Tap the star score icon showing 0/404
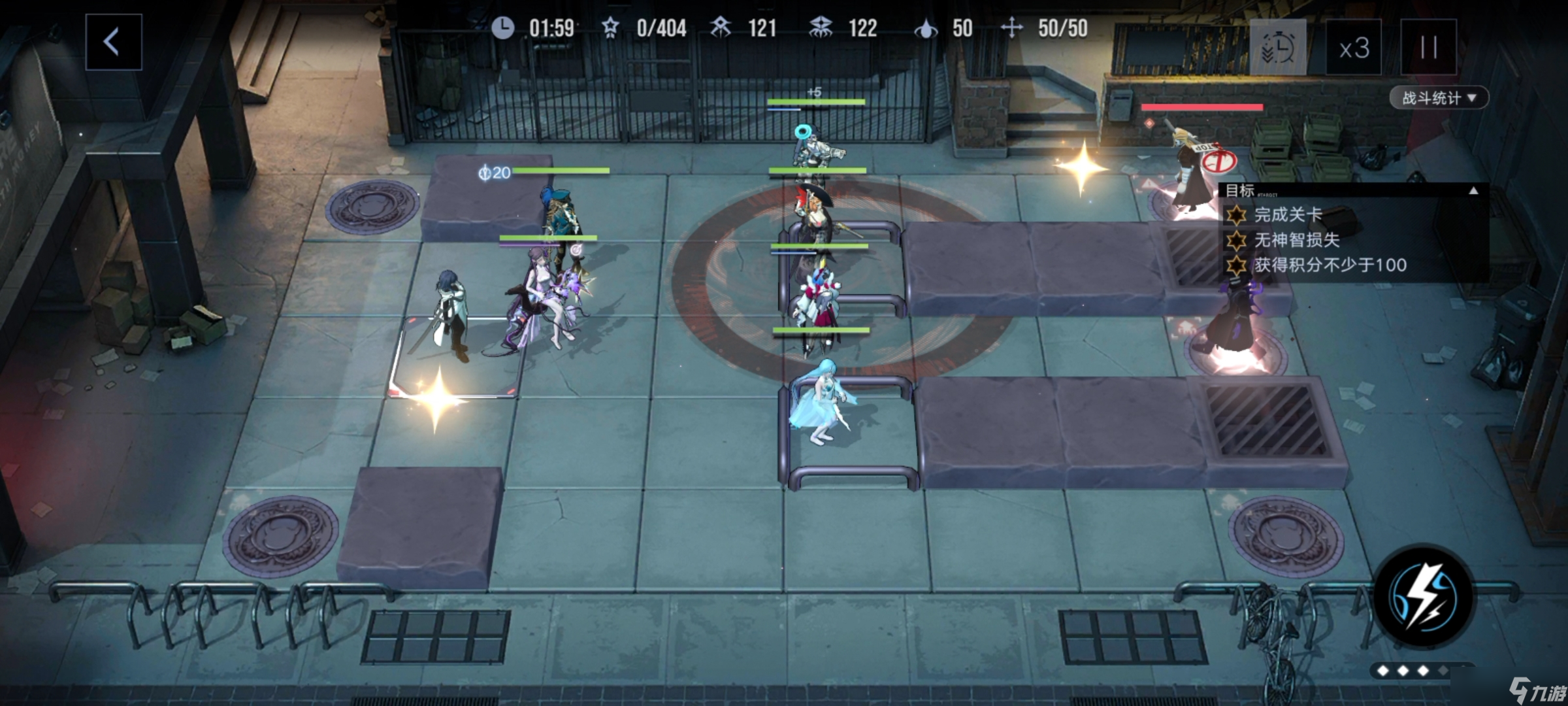Image resolution: width=1568 pixels, height=706 pixels. click(x=610, y=28)
